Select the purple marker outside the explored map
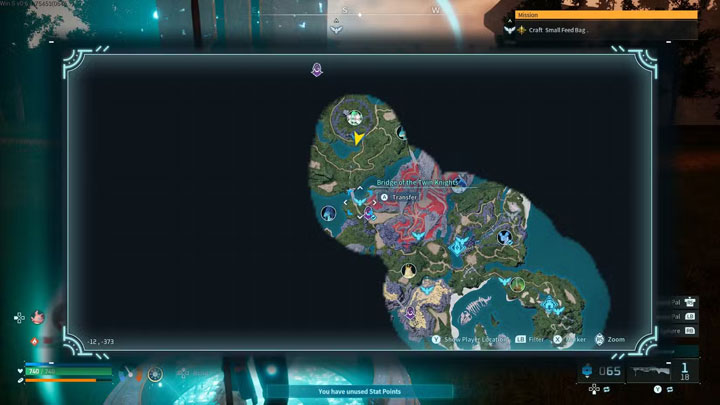 click(x=317, y=70)
